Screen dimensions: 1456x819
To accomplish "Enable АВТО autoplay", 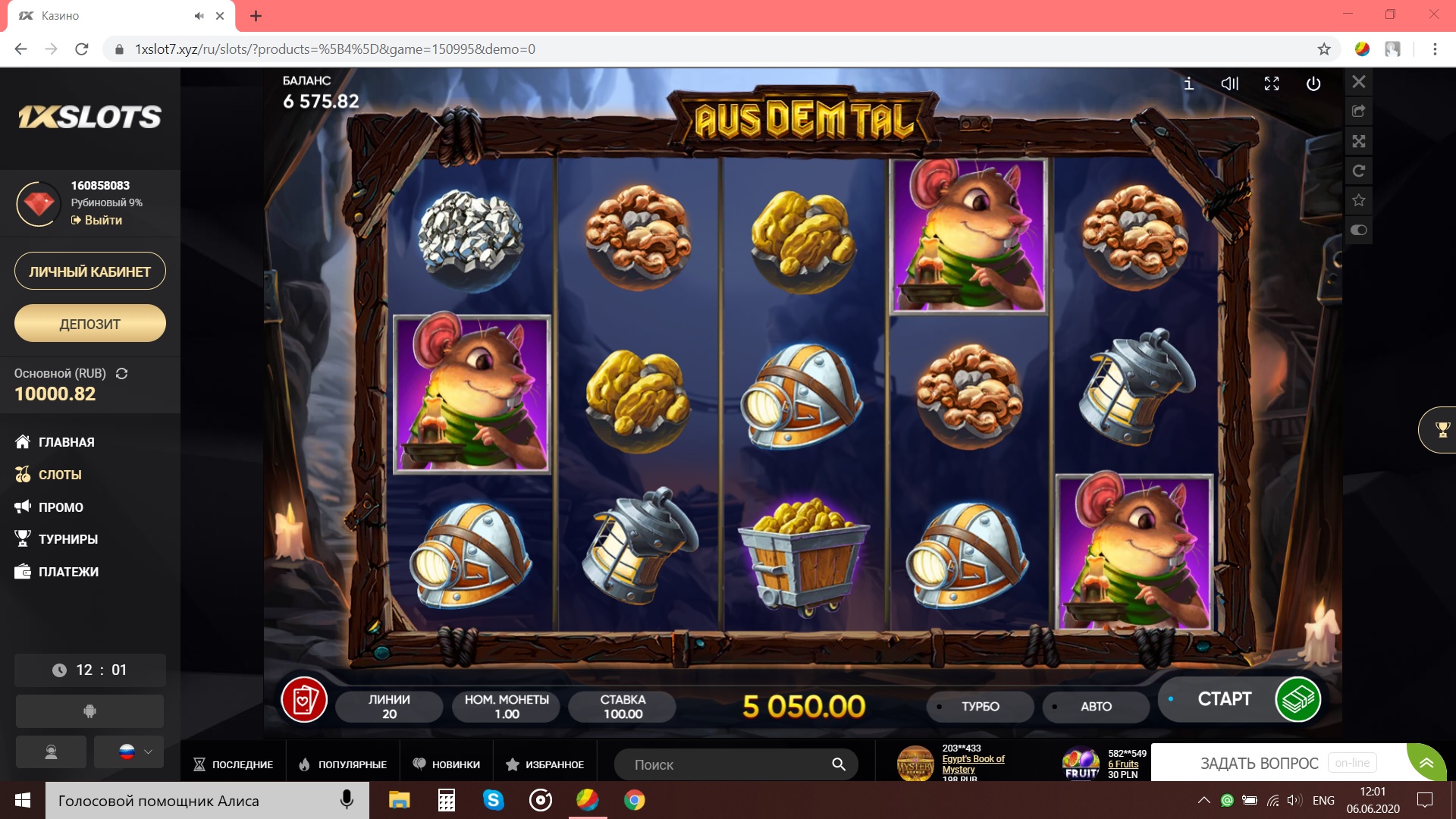I will (1096, 707).
